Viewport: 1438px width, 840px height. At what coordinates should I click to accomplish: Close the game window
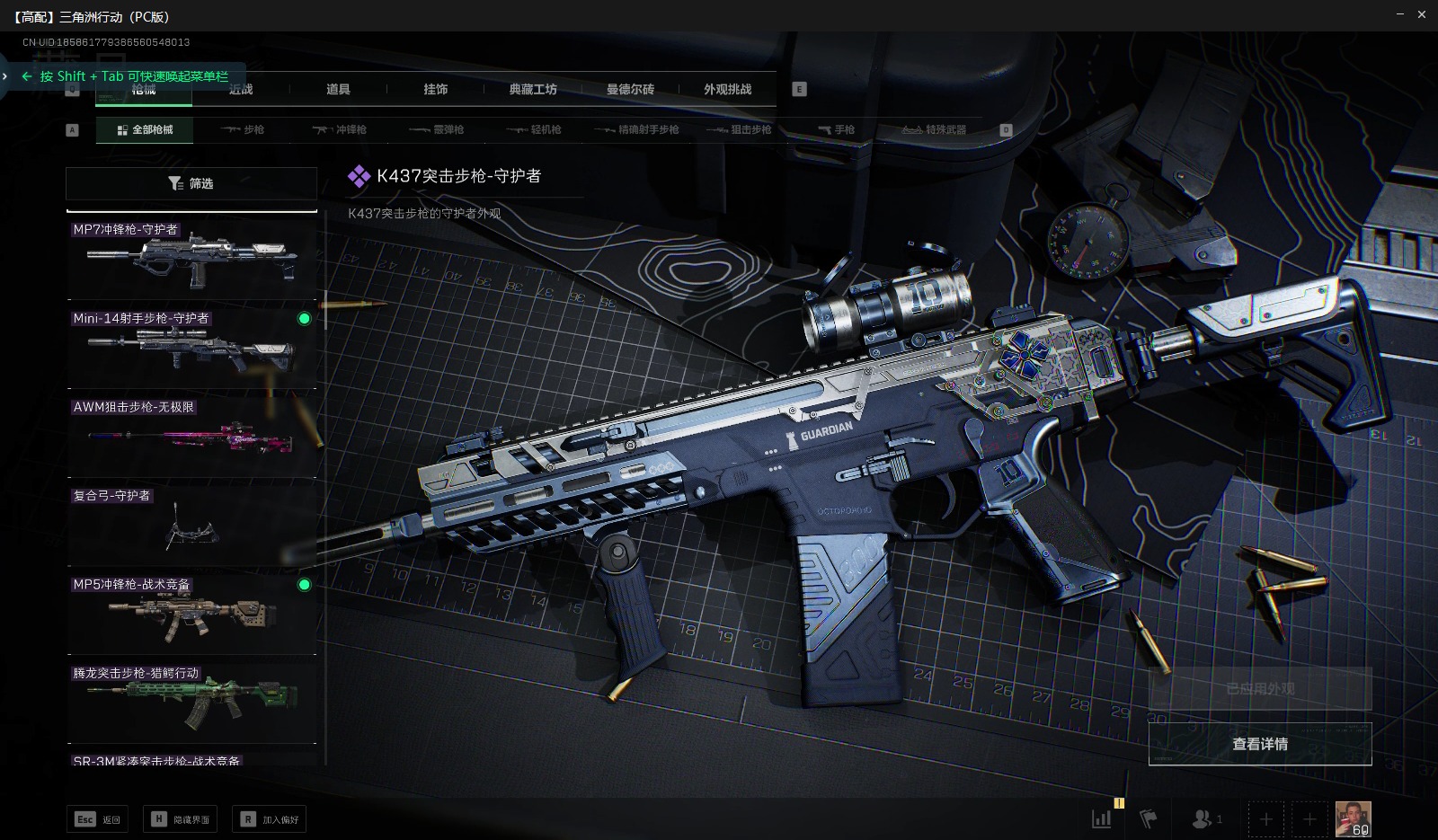(1422, 14)
